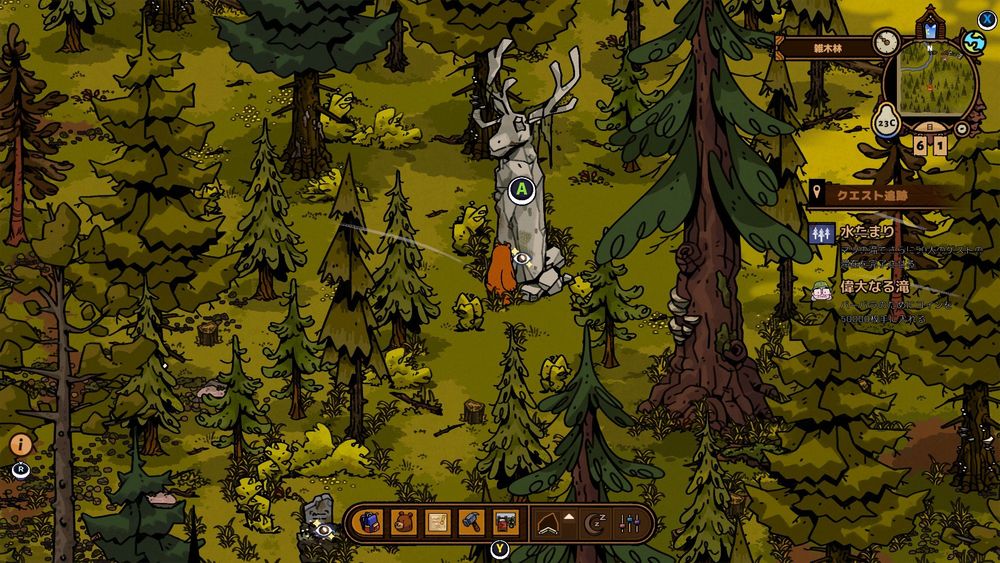Click the compass next to the area name

point(885,42)
